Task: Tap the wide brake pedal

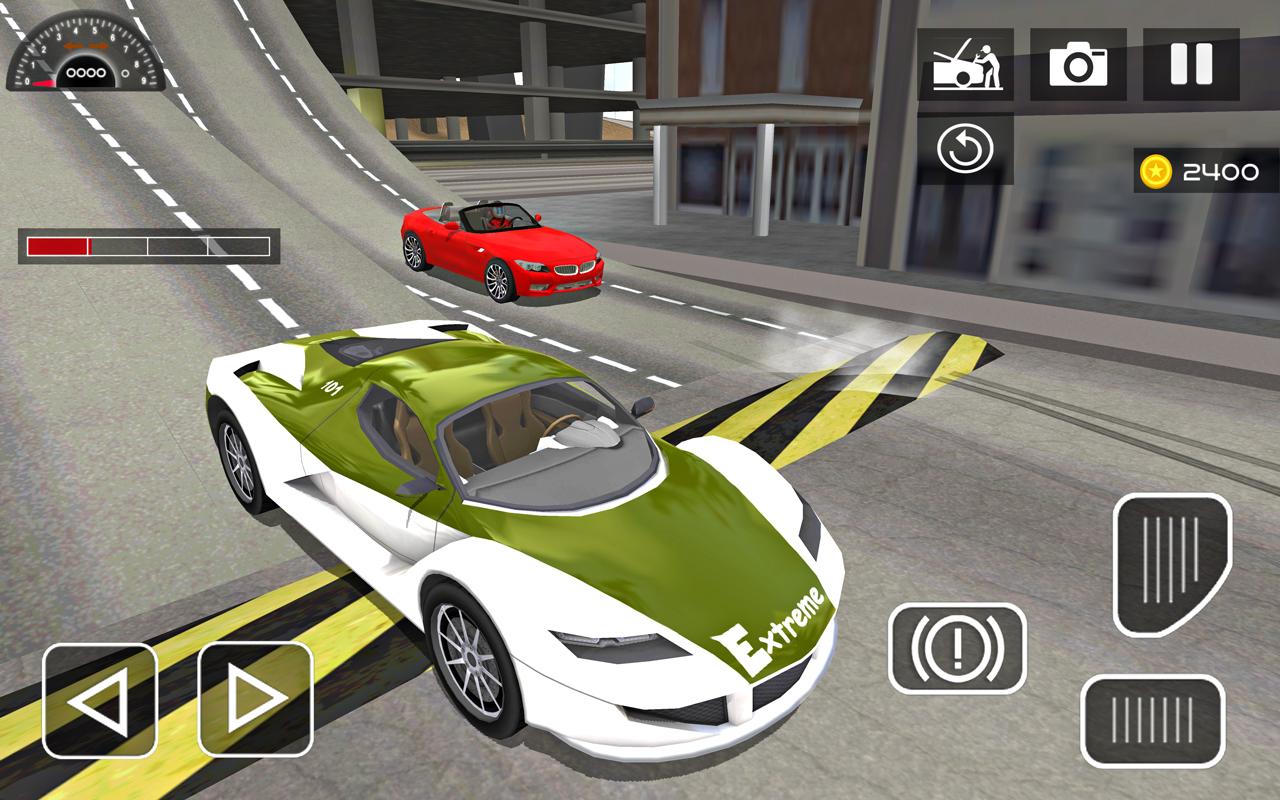Action: (1153, 721)
